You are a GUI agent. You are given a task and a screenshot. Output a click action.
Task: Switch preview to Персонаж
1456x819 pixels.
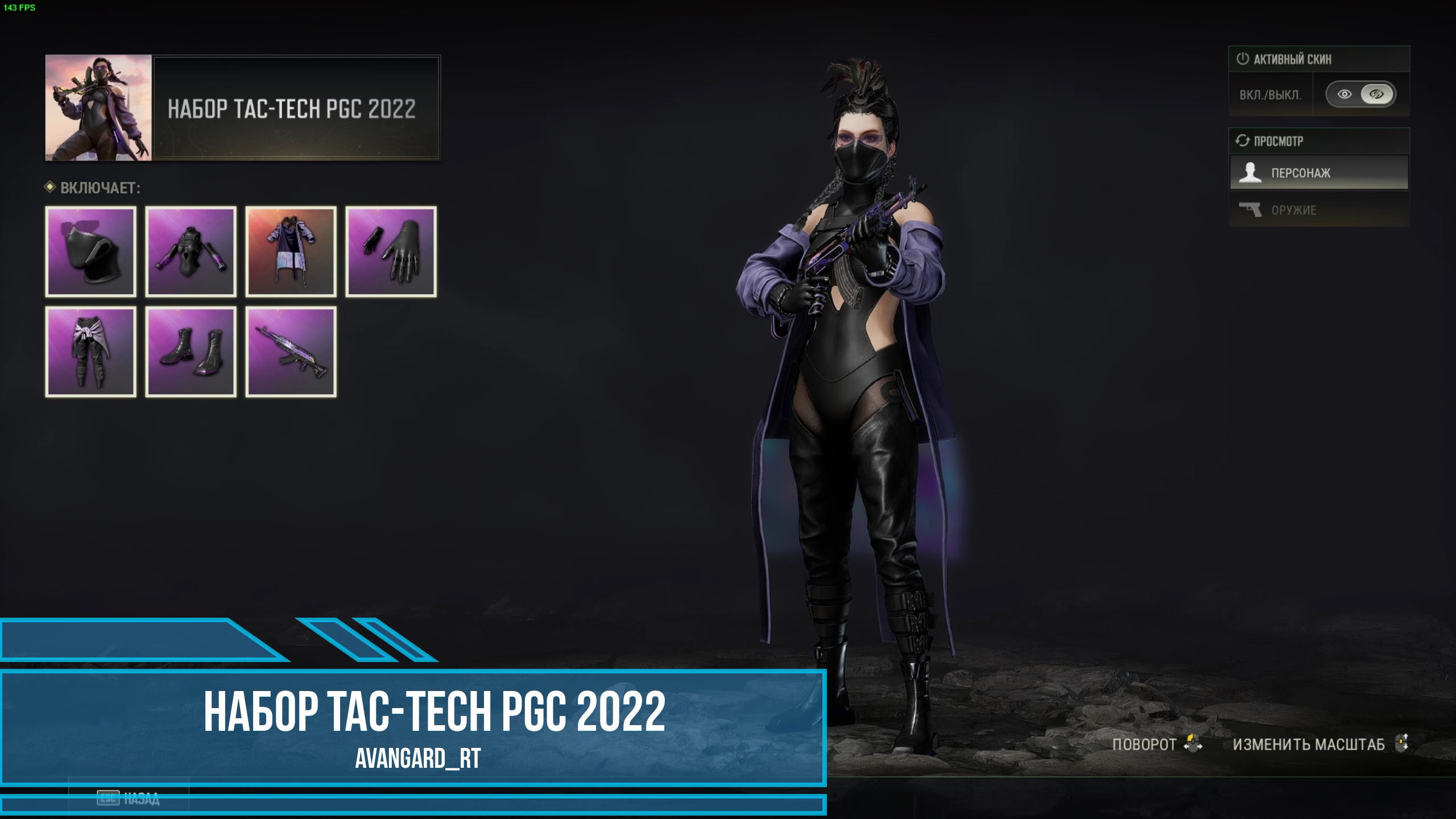(x=1319, y=173)
